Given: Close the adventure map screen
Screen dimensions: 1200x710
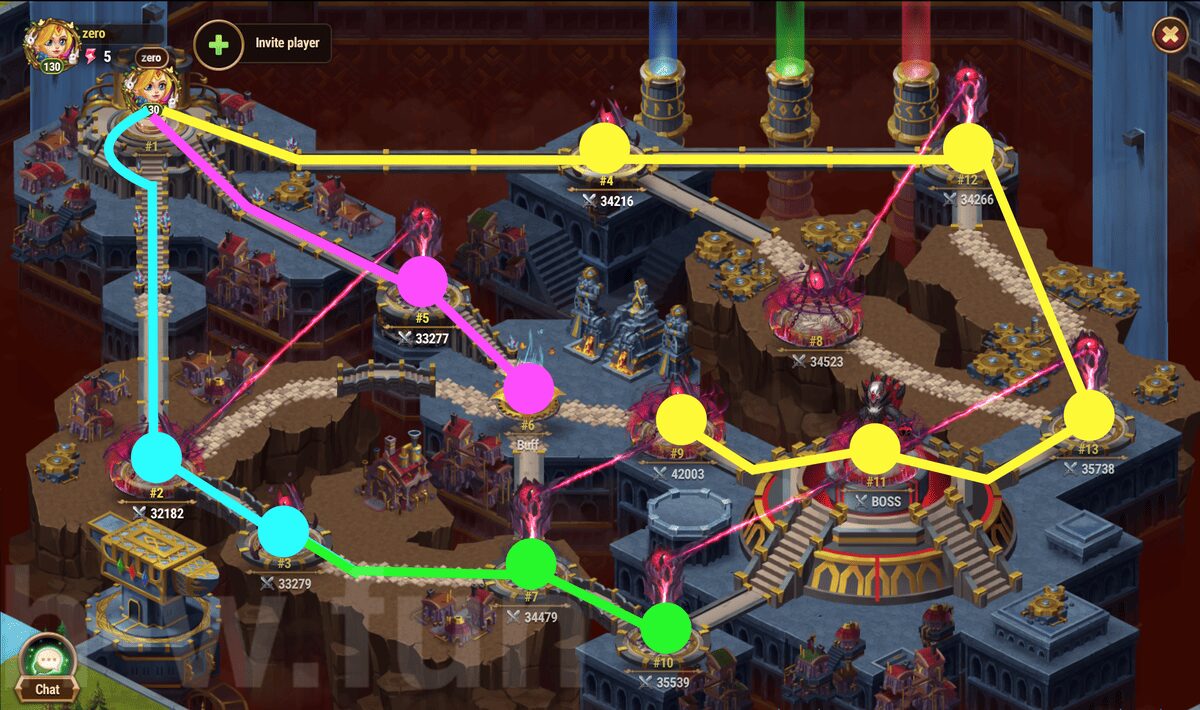Looking at the screenshot, I should 1169,36.
